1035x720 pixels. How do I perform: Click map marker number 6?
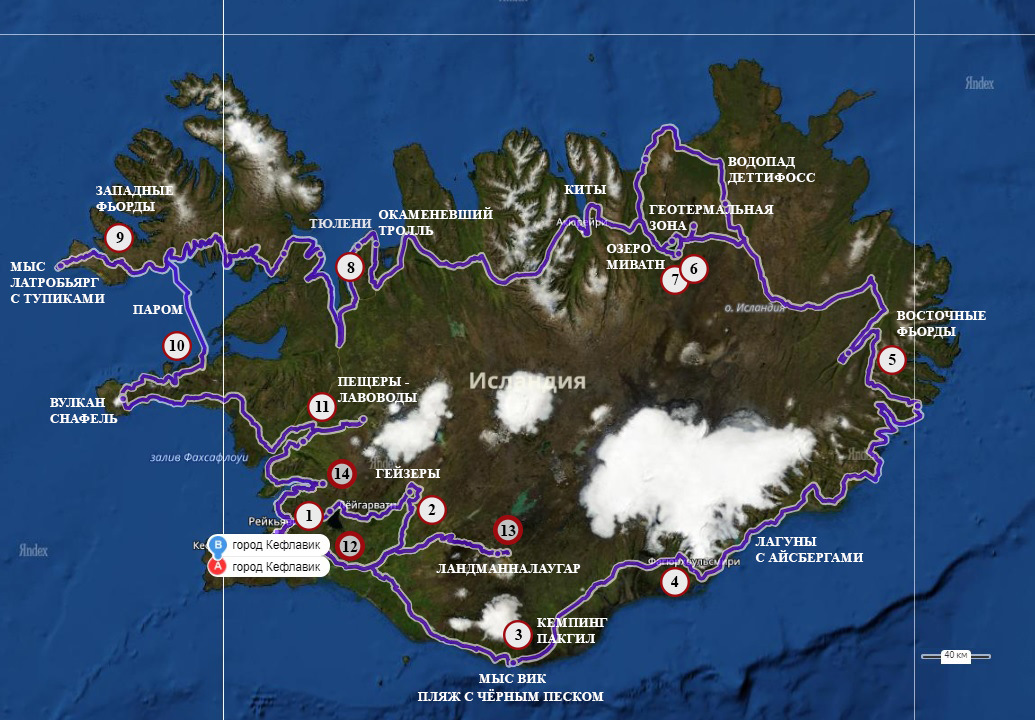click(x=694, y=268)
